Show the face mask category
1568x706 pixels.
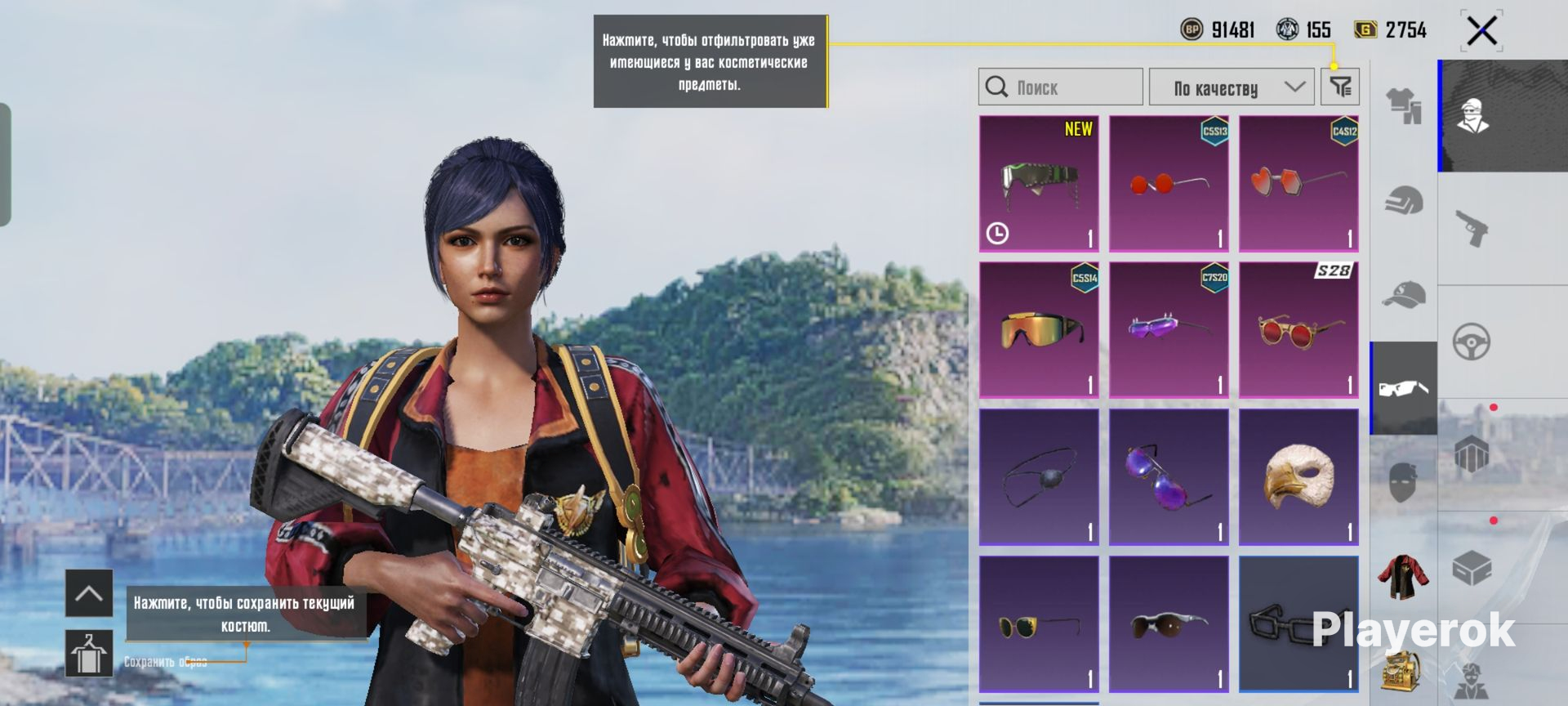pos(1404,482)
